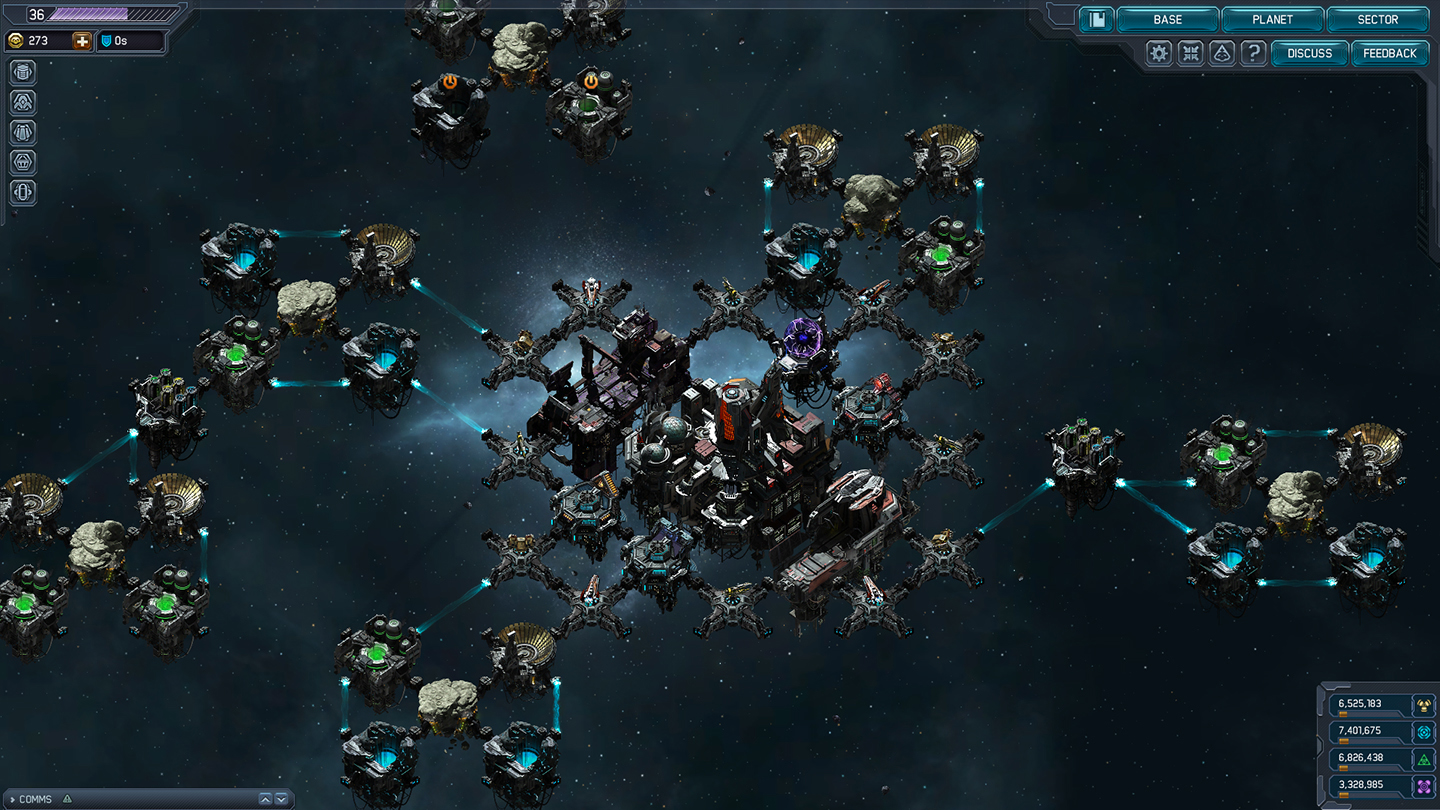Screen dimensions: 1440x810
Task: Open the defensive structures build menu icon
Action: pos(22,71)
